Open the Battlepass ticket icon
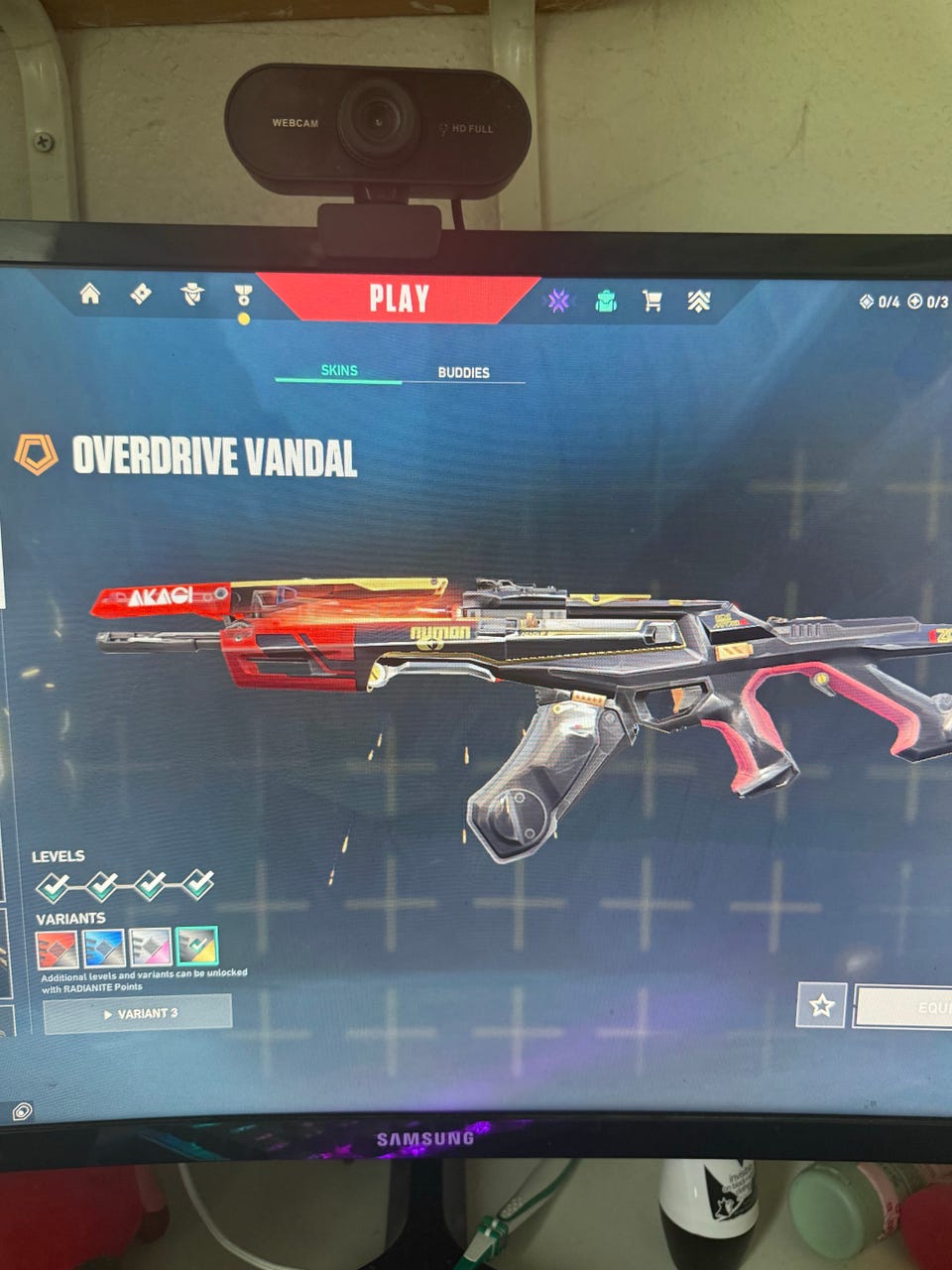952x1270 pixels. coord(141,294)
